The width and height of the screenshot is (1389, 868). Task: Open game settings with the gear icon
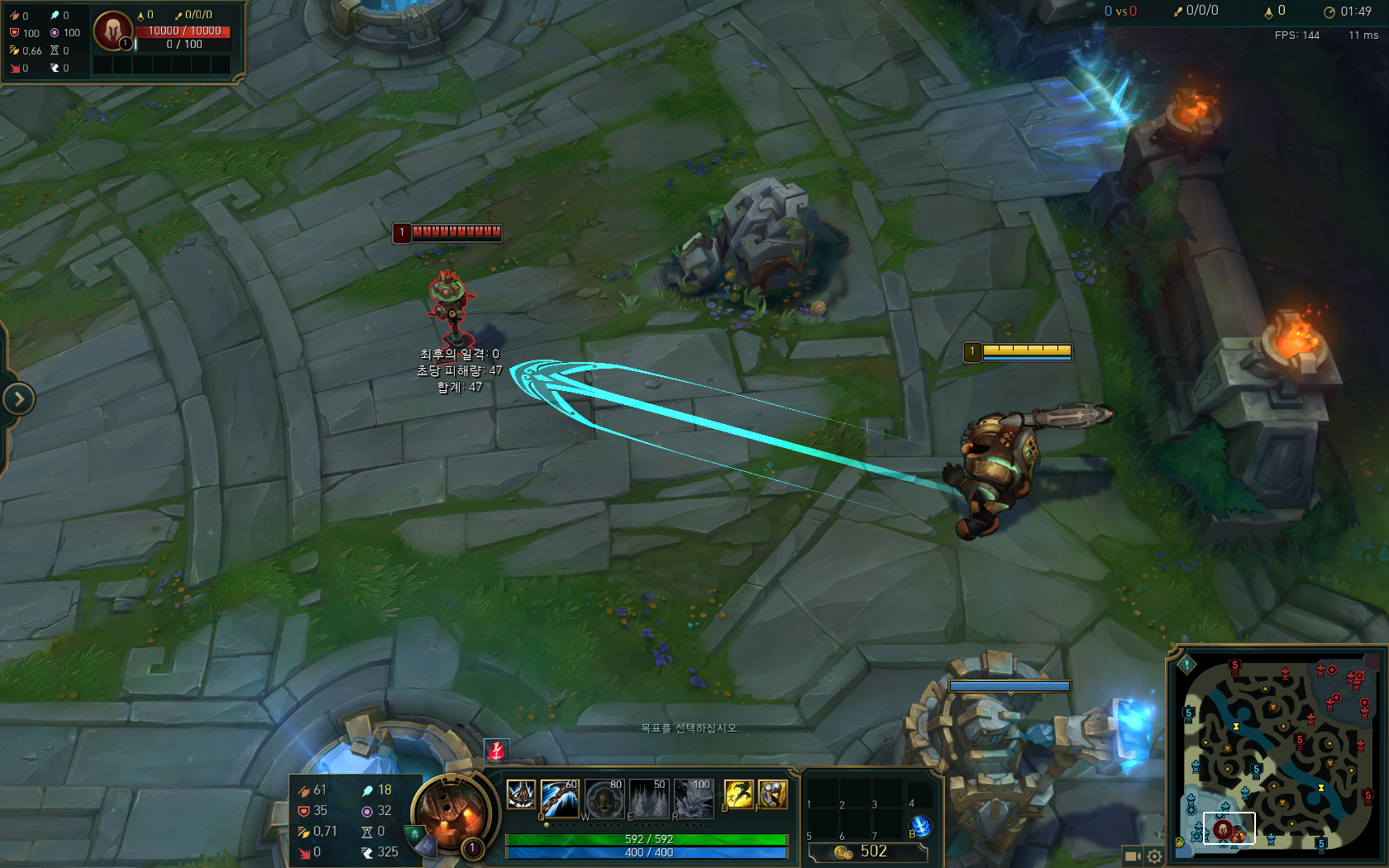pos(1155,855)
